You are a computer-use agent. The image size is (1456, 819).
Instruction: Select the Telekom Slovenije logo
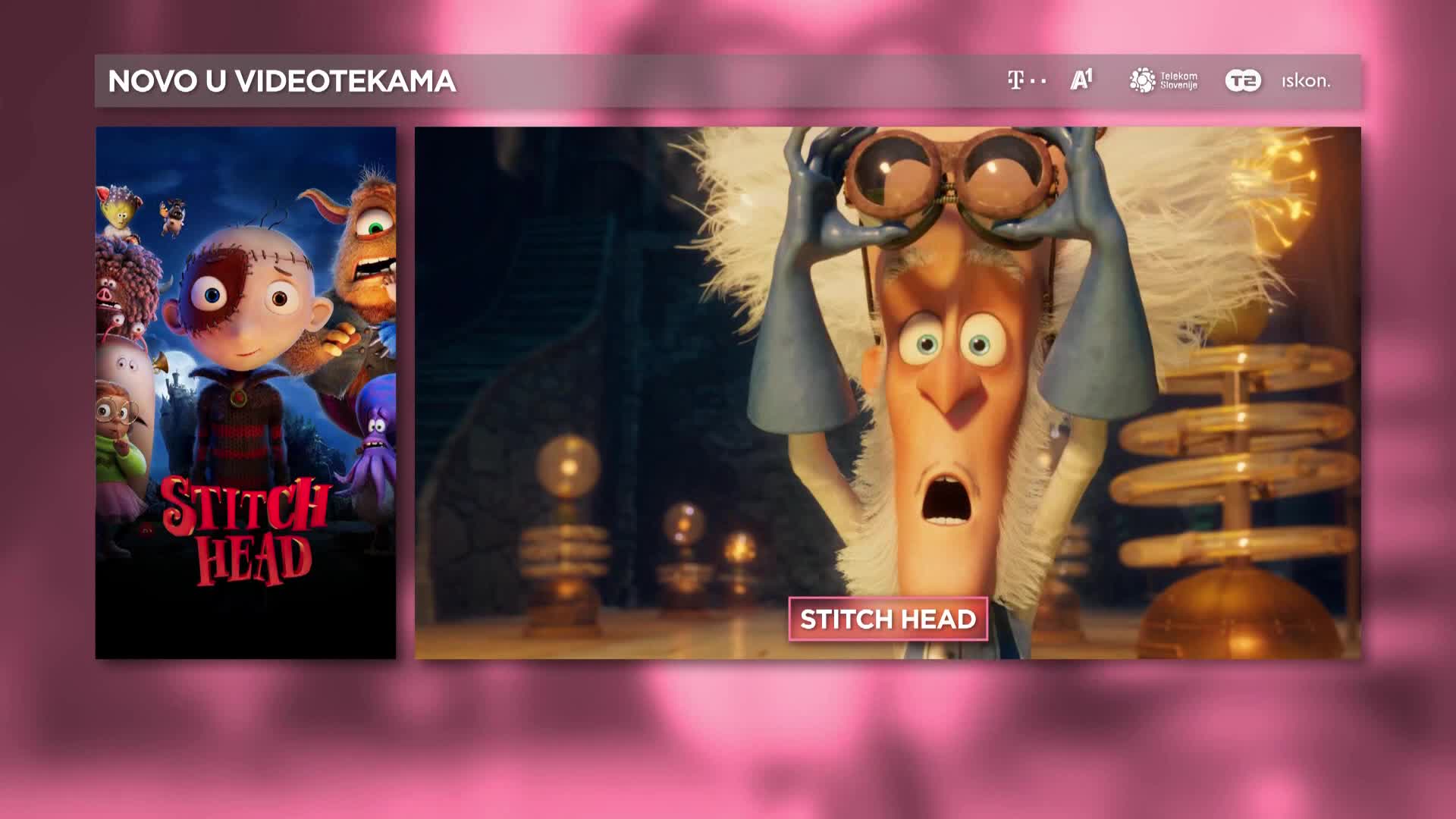[x=1163, y=80]
